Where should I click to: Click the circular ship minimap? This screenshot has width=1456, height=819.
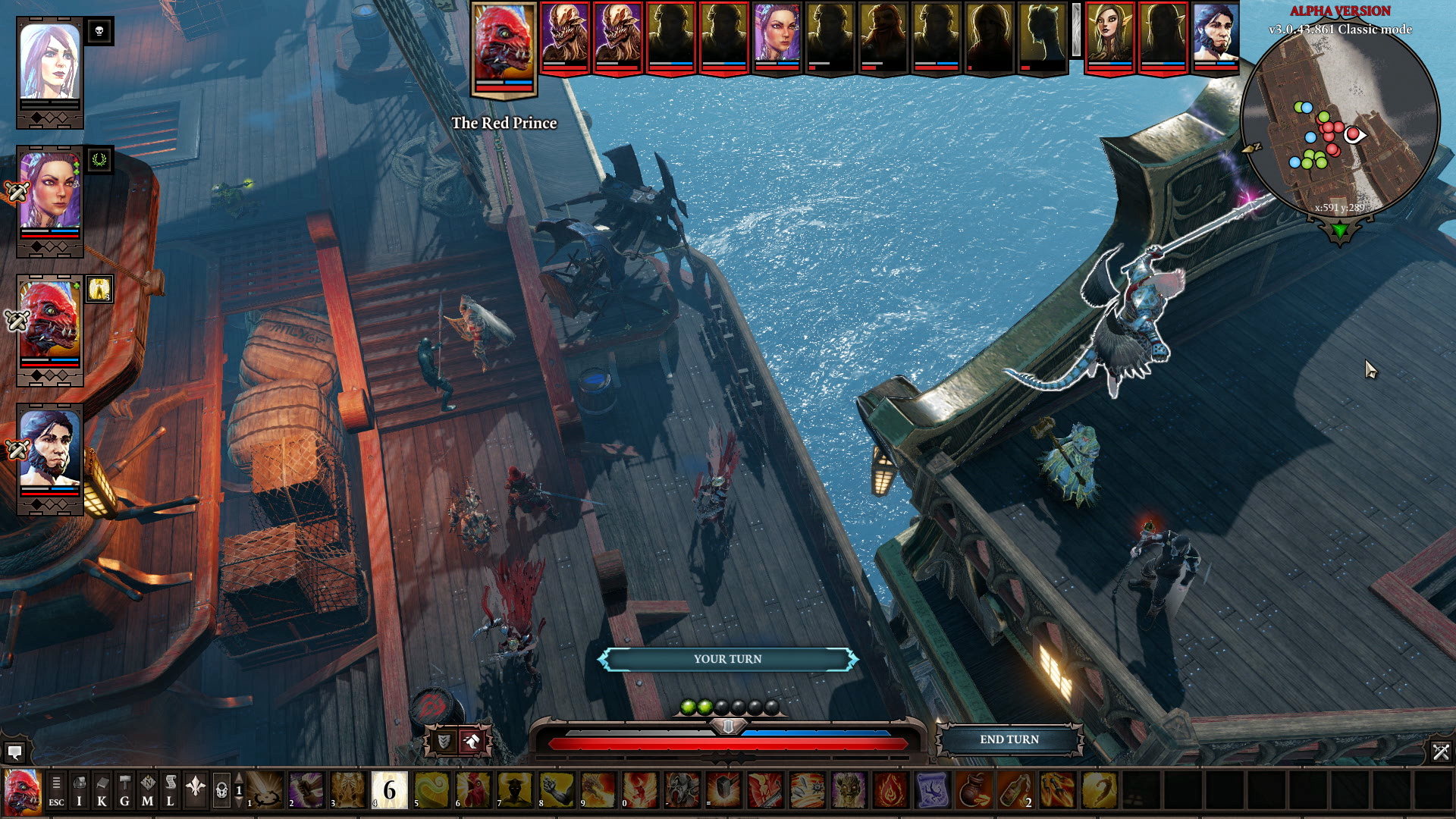(x=1339, y=121)
